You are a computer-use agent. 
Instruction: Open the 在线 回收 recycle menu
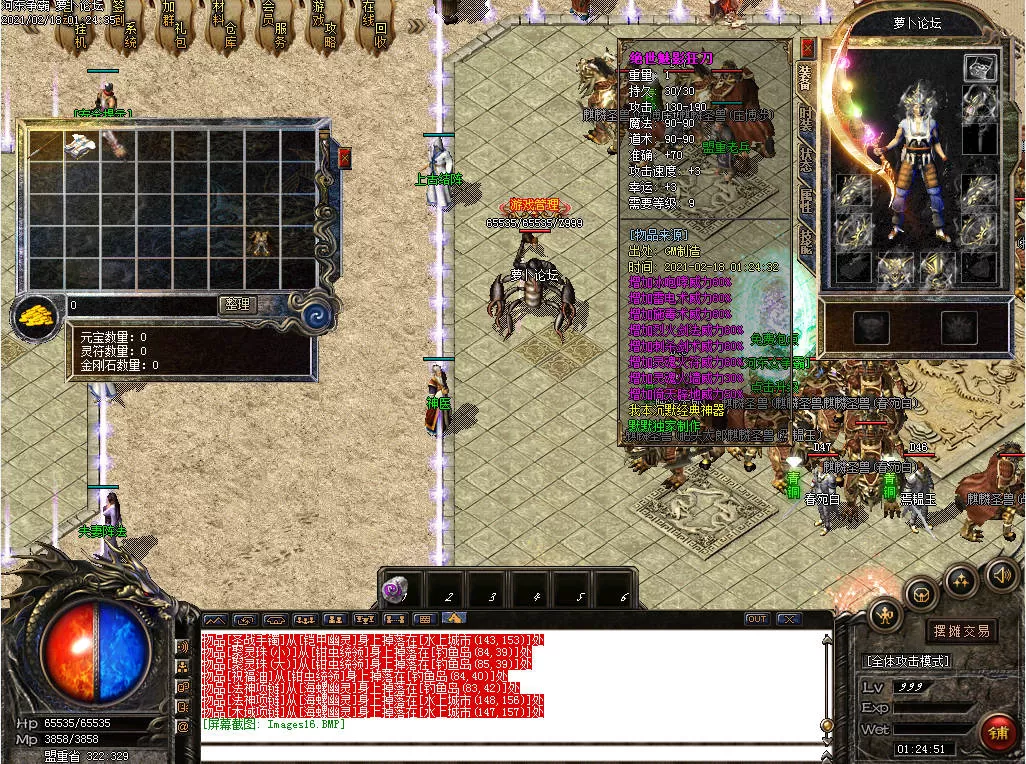point(375,30)
